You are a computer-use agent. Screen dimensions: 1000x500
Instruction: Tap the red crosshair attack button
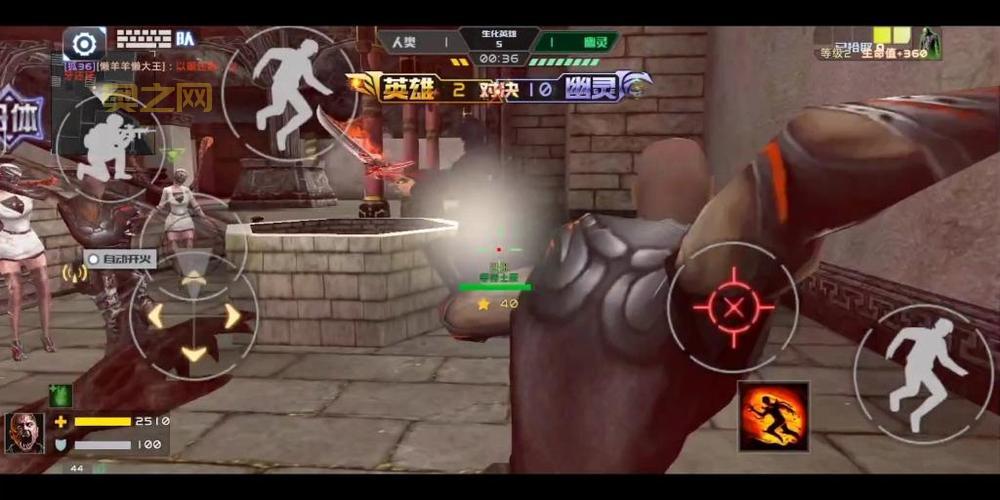tap(734, 308)
